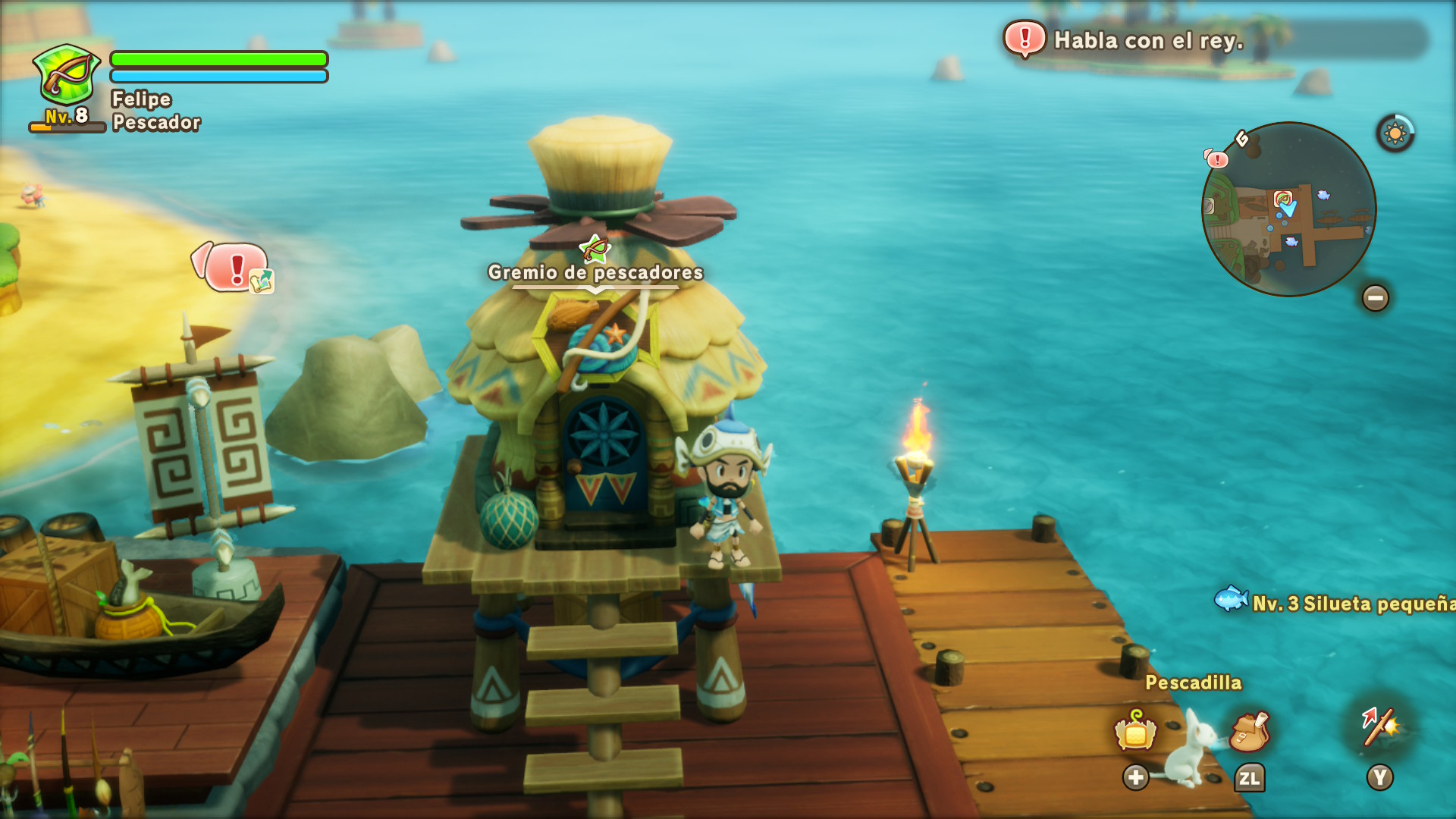Viewport: 1456px width, 819px height.
Task: Click the red quest marker beside the minimap
Action: coord(1216,159)
